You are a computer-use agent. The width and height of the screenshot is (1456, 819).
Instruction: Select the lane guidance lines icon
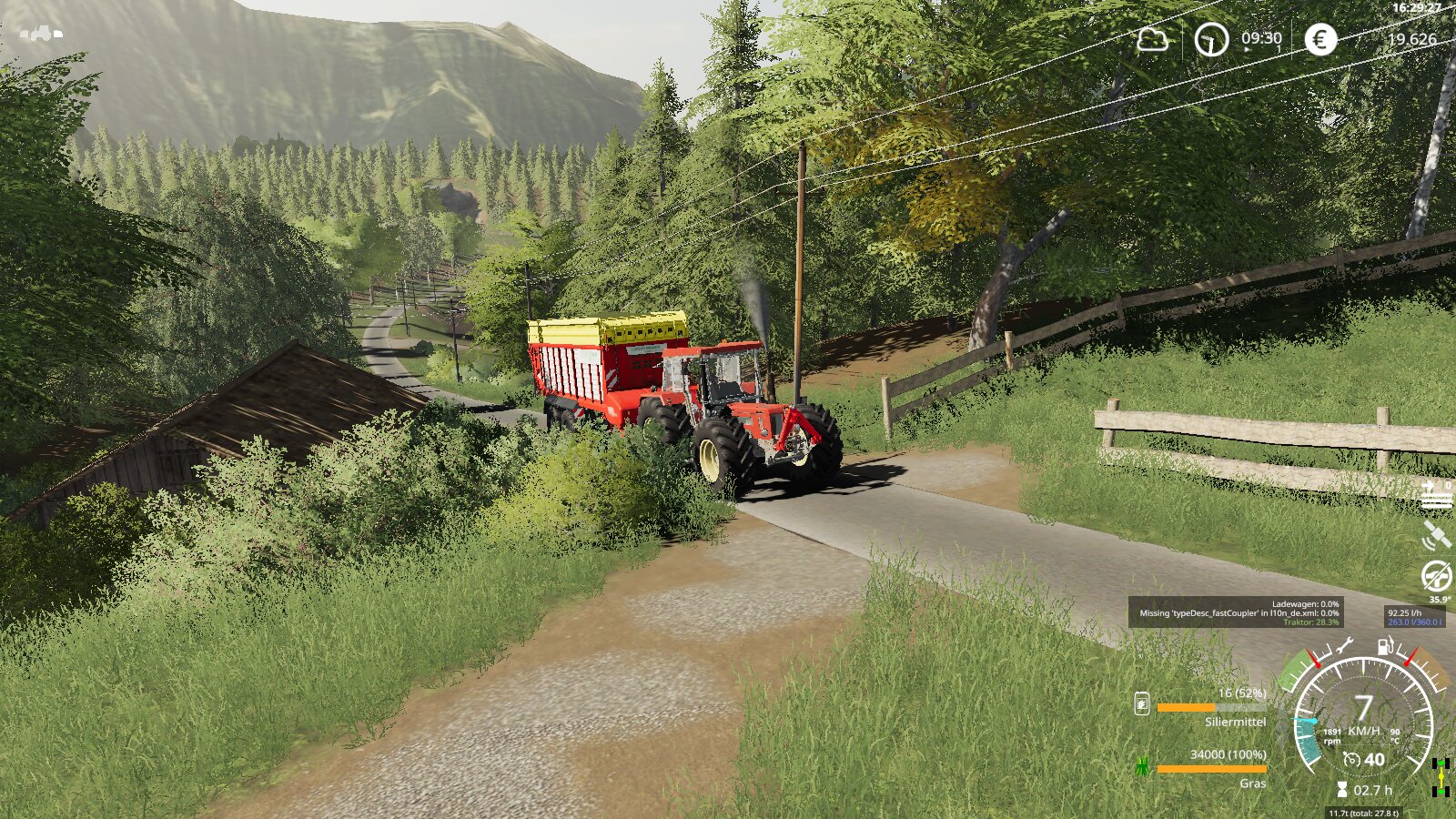1437,497
